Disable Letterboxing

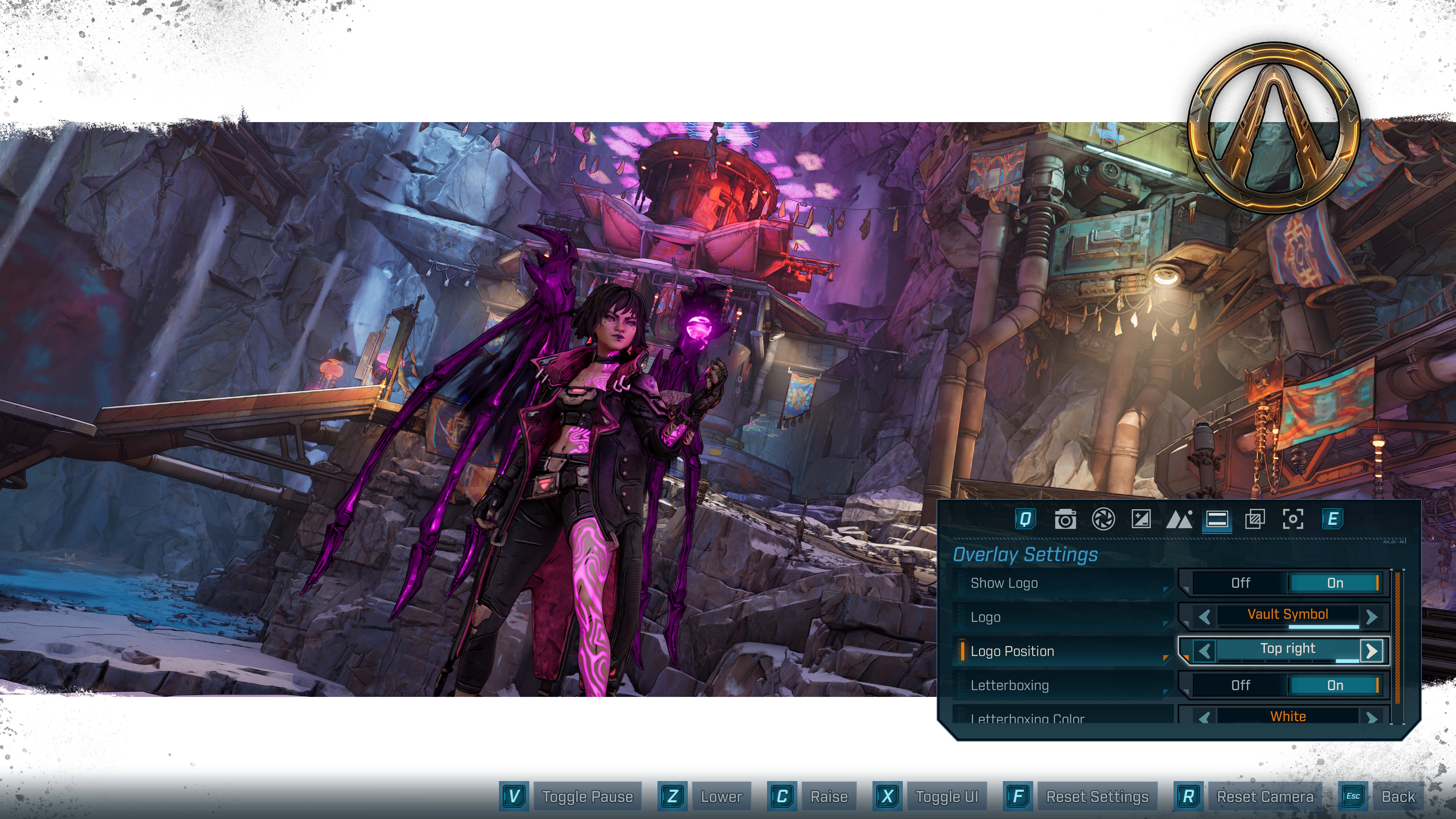(x=1241, y=685)
